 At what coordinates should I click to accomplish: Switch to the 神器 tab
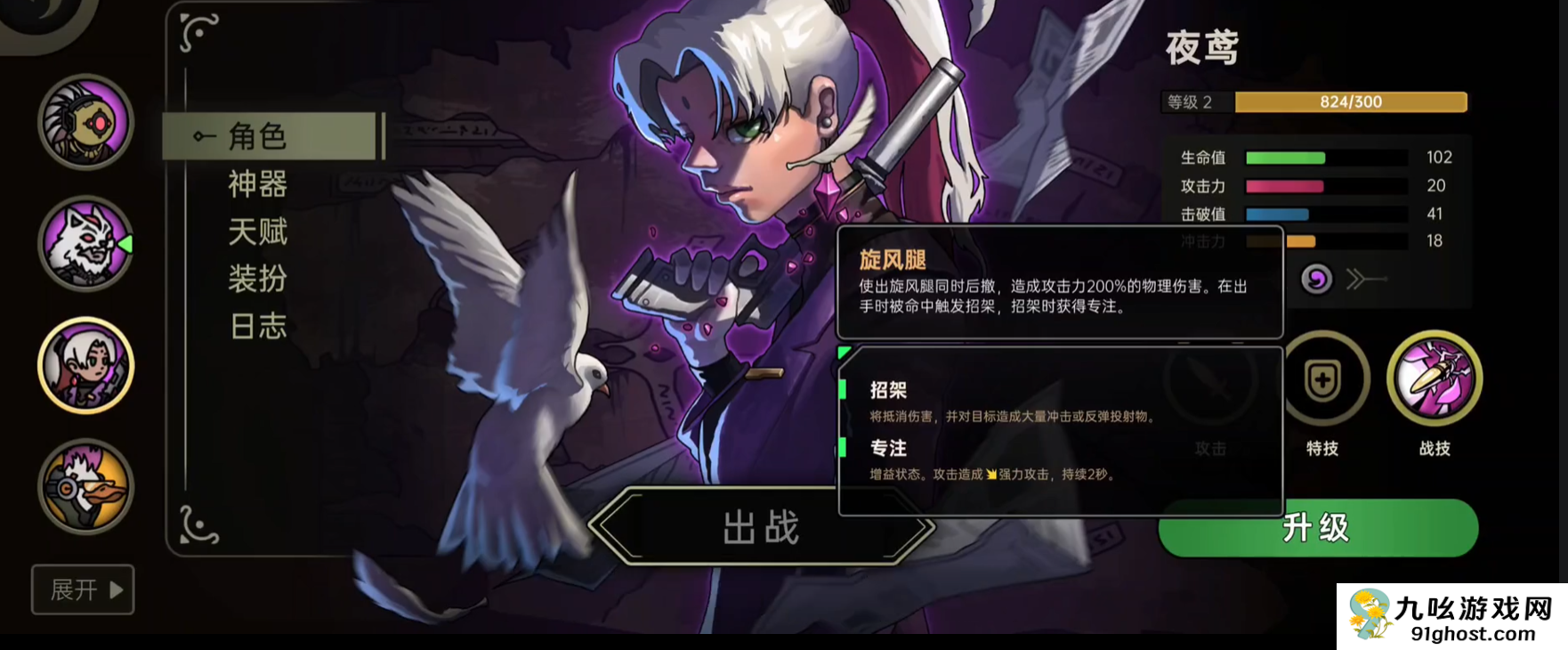pos(258,184)
